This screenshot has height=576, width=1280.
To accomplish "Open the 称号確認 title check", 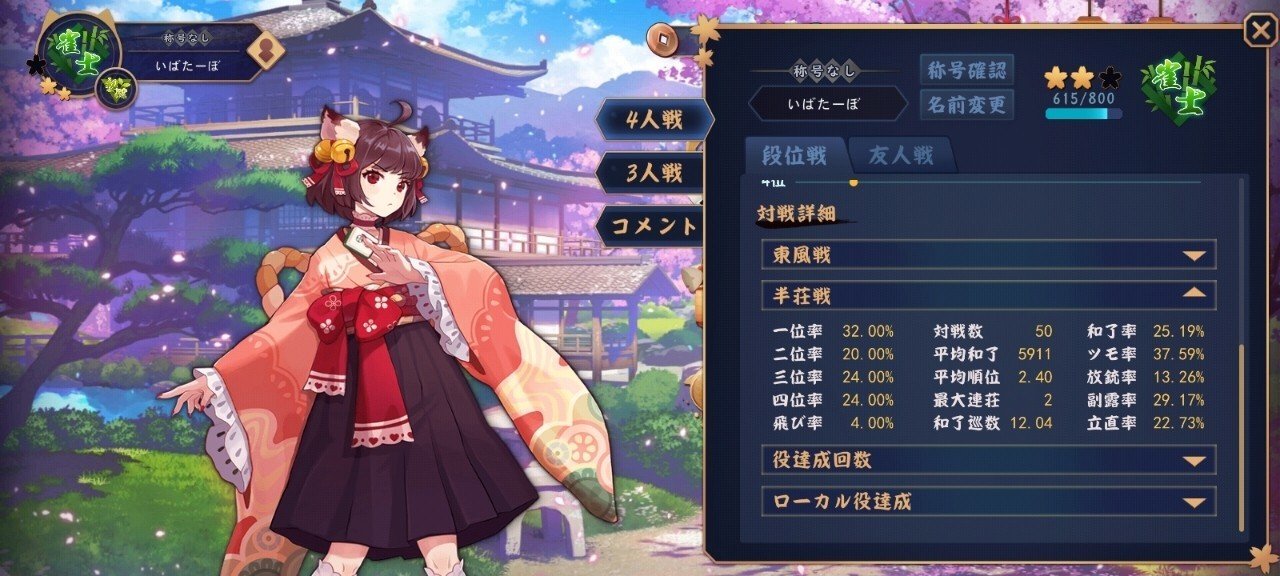I will (966, 70).
